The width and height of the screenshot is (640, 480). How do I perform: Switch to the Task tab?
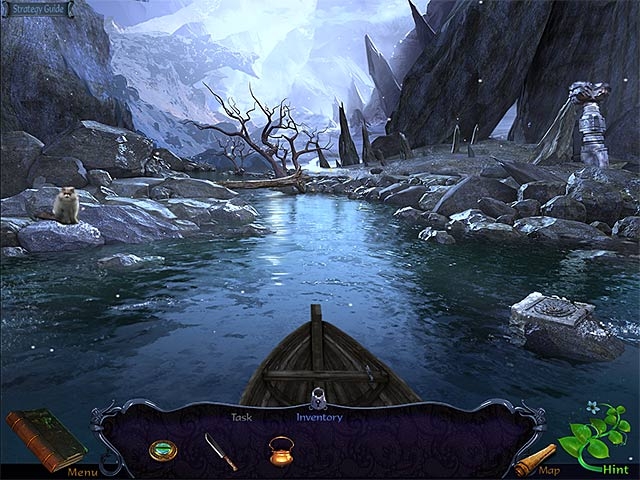coord(241,417)
